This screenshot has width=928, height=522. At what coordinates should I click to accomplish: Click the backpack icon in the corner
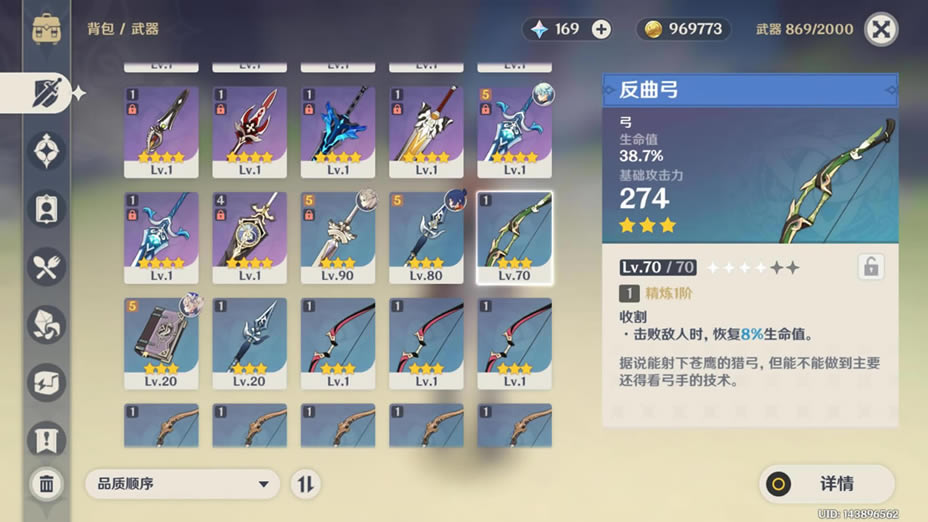(x=47, y=28)
